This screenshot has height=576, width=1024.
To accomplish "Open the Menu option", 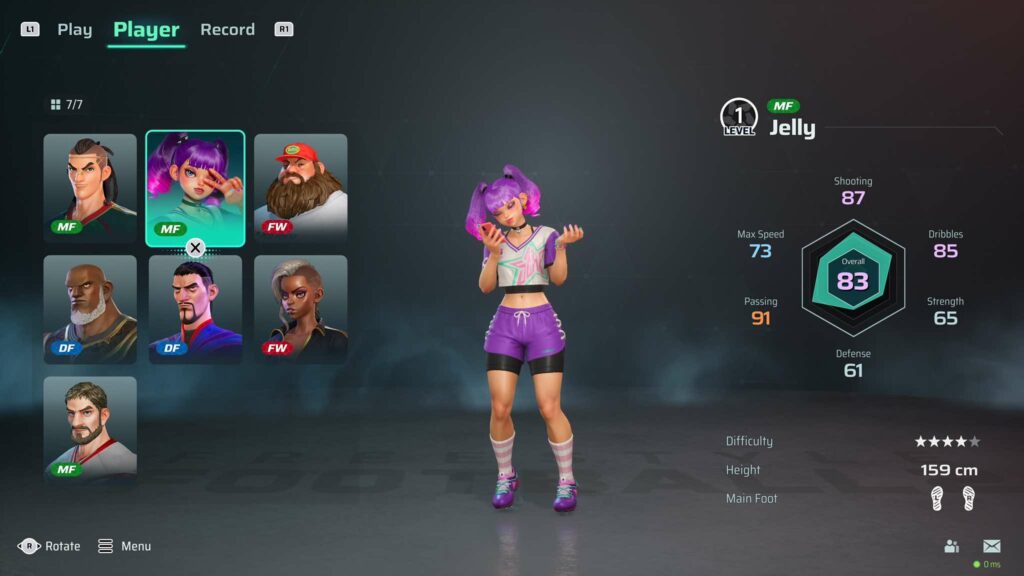I will [125, 546].
